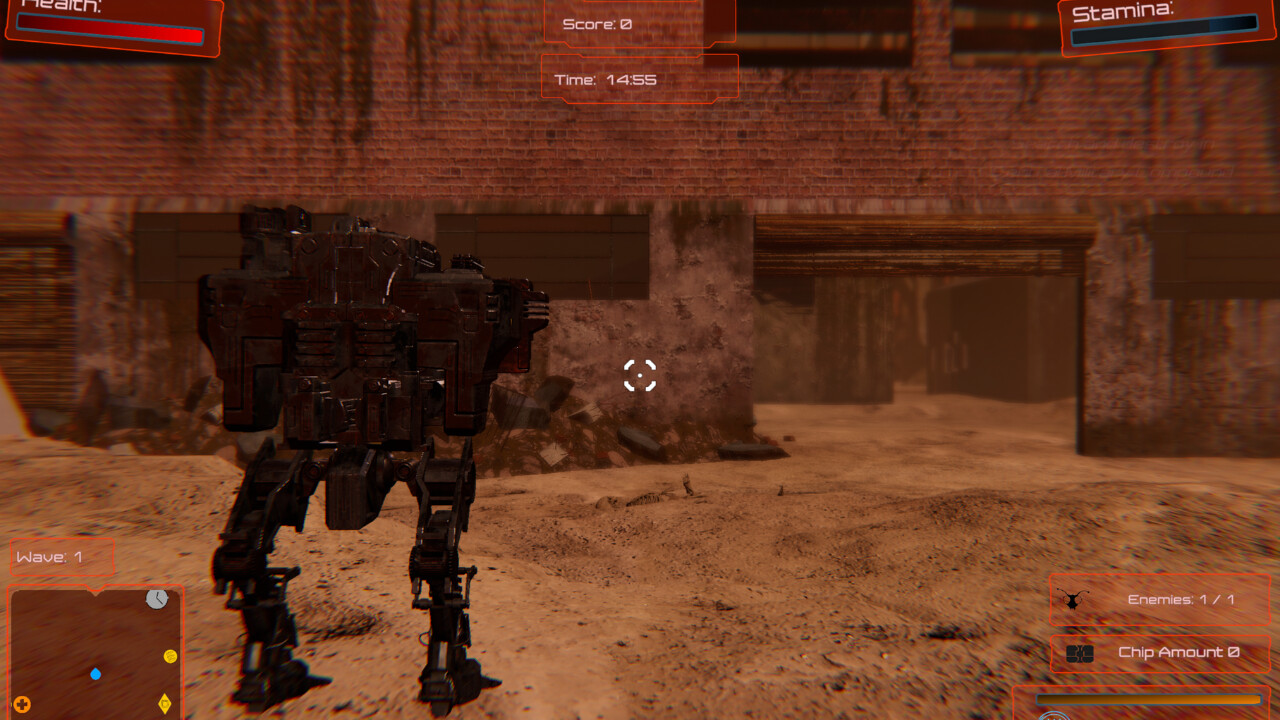The width and height of the screenshot is (1280, 720).
Task: Select the blue player droplet on the minimap
Action: click(97, 675)
